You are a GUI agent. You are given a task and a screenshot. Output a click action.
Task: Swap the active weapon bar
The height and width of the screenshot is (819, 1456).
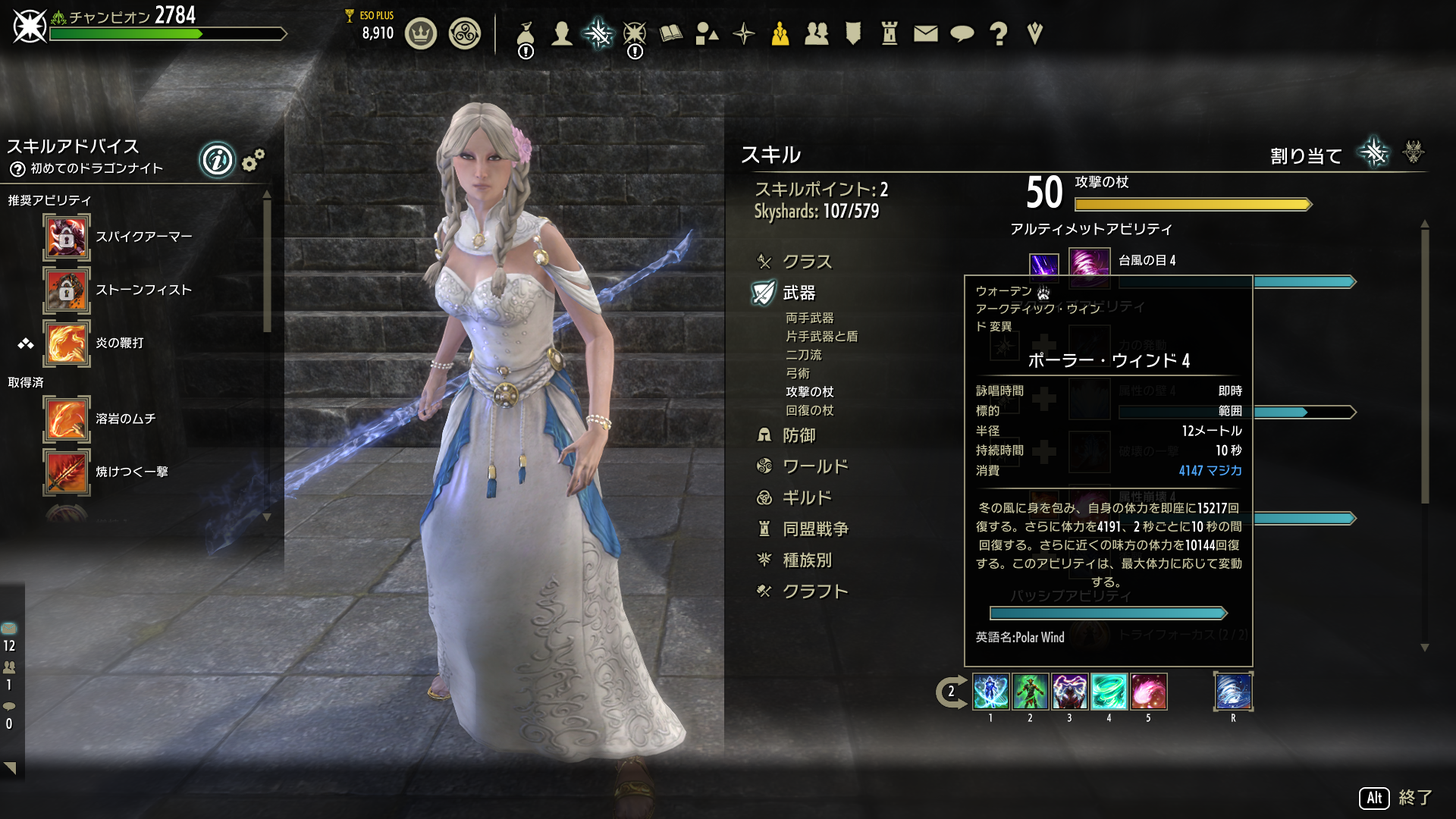tap(951, 692)
